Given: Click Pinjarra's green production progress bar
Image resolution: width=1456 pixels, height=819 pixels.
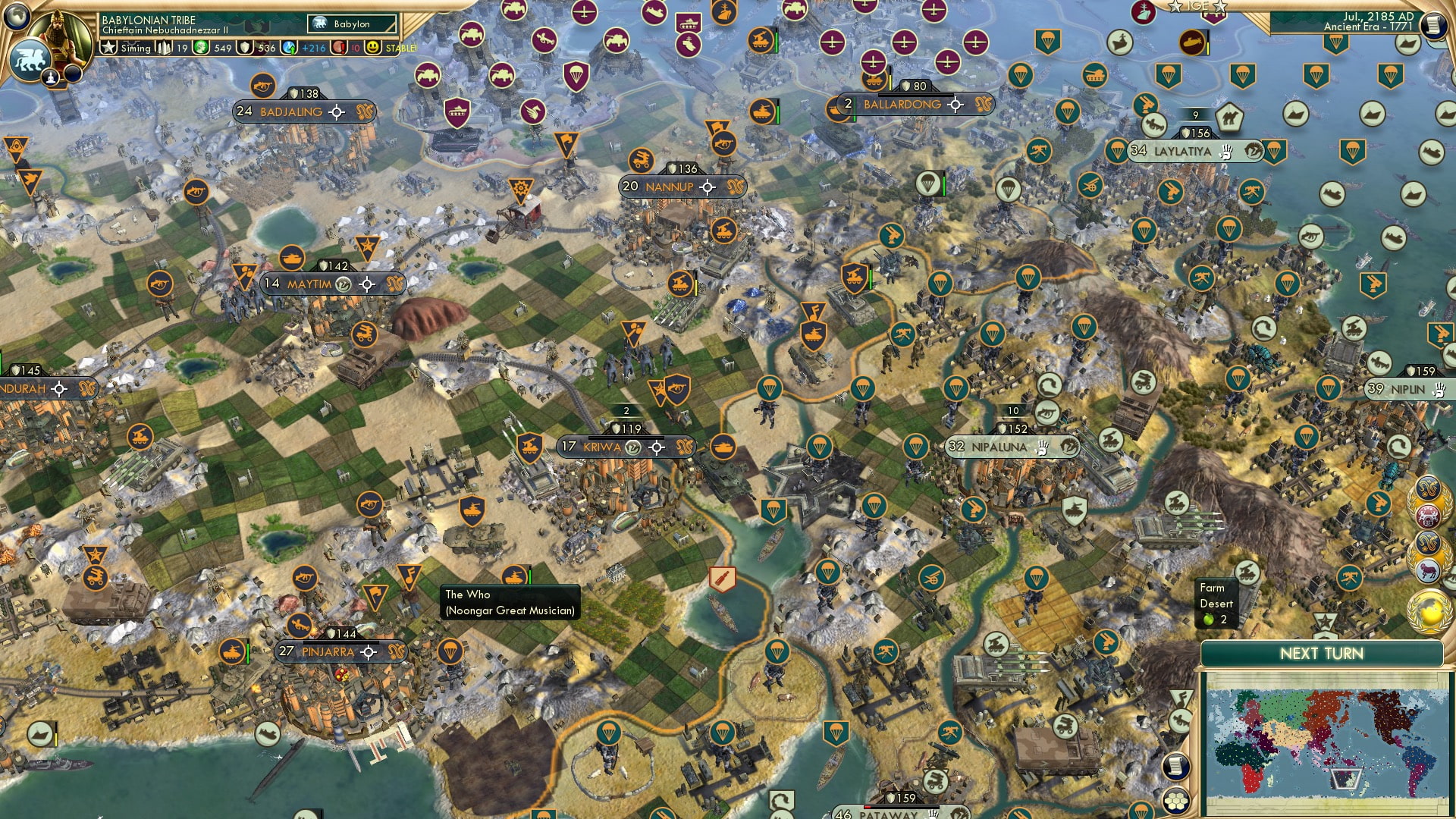Looking at the screenshot, I should point(248,652).
